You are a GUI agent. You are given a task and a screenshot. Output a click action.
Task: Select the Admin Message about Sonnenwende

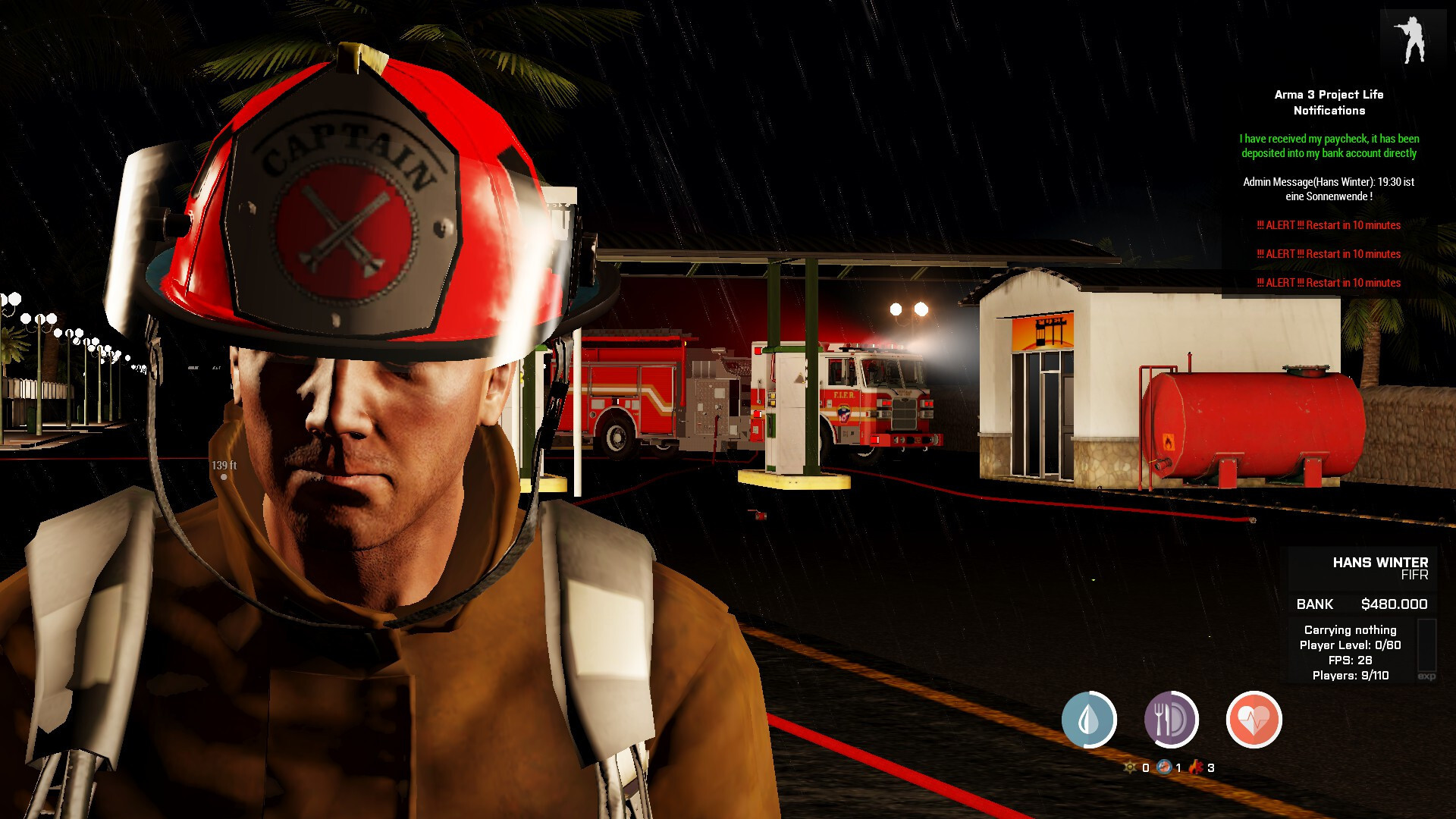tap(1329, 189)
